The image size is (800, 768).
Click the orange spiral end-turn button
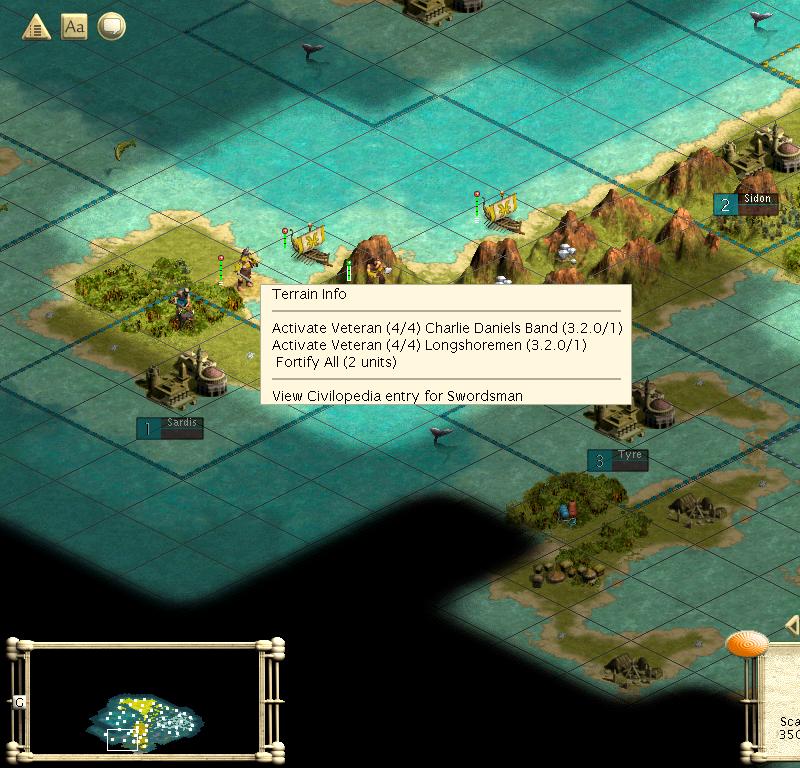pyautogui.click(x=746, y=645)
